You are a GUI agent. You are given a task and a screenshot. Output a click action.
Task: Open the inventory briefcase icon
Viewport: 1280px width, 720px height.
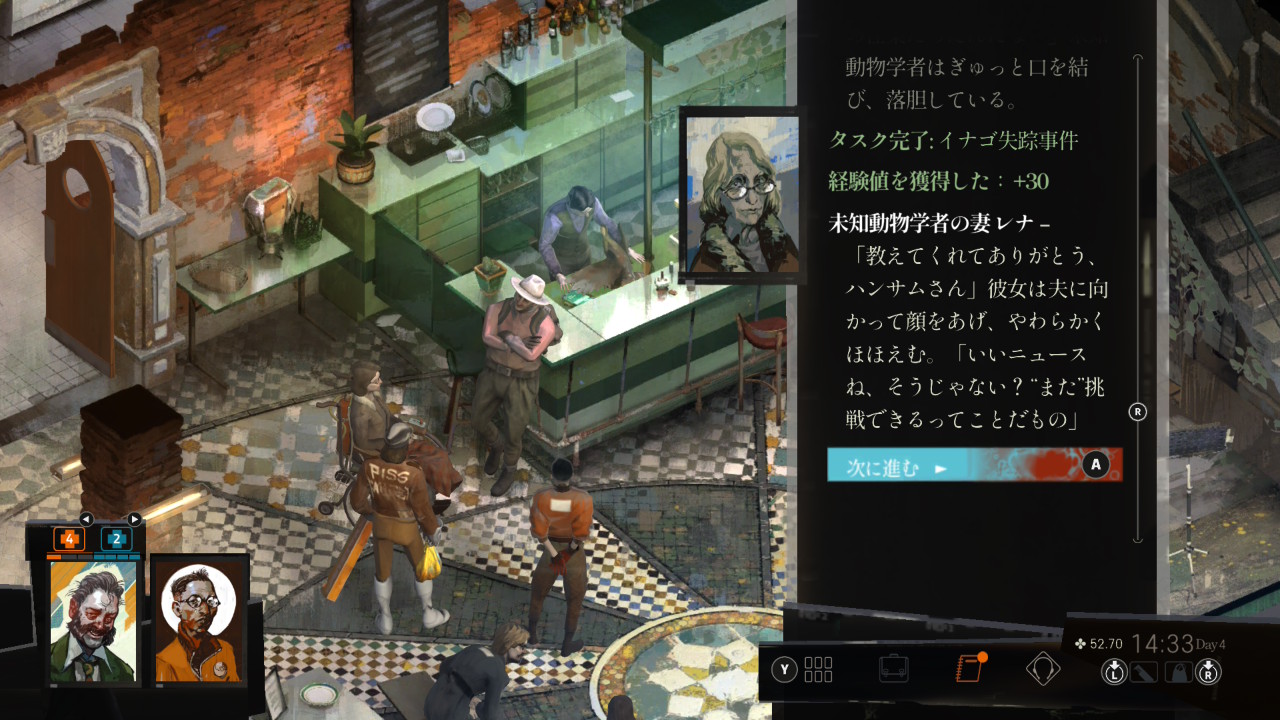tap(893, 668)
